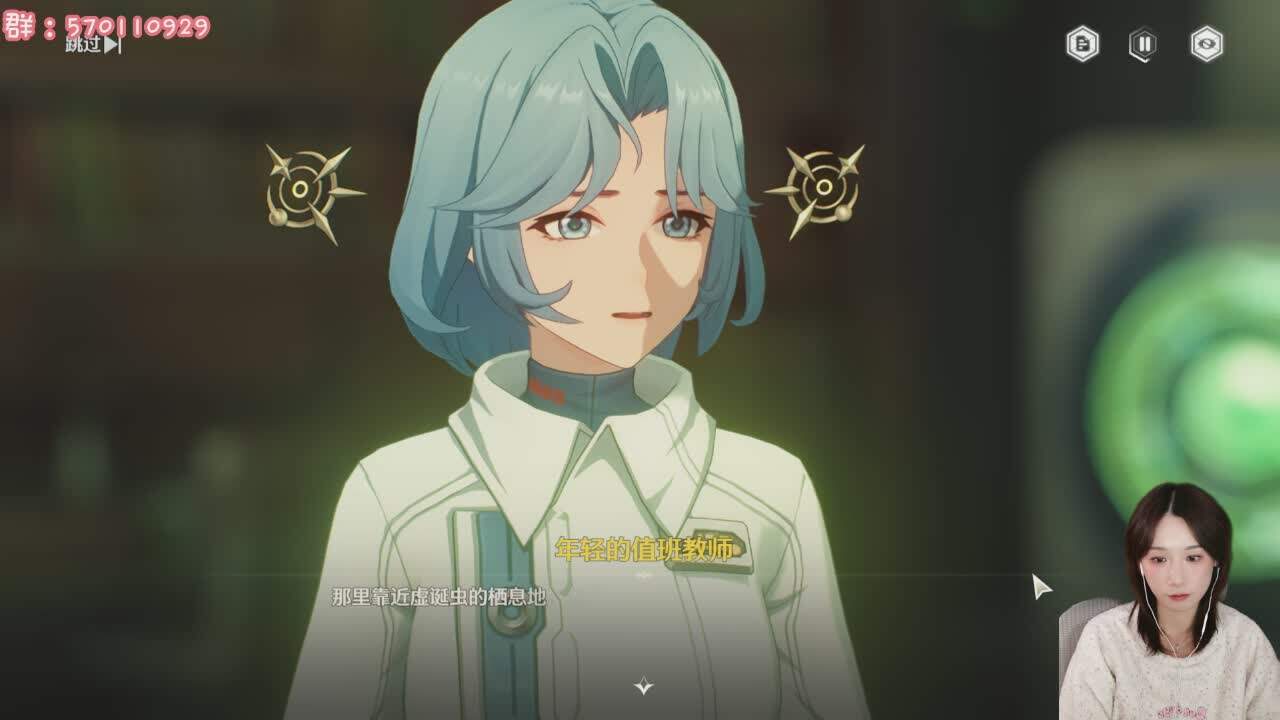Screen dimensions: 1280x720
Task: Advance dialogue via the bottom star indicator
Action: click(644, 686)
